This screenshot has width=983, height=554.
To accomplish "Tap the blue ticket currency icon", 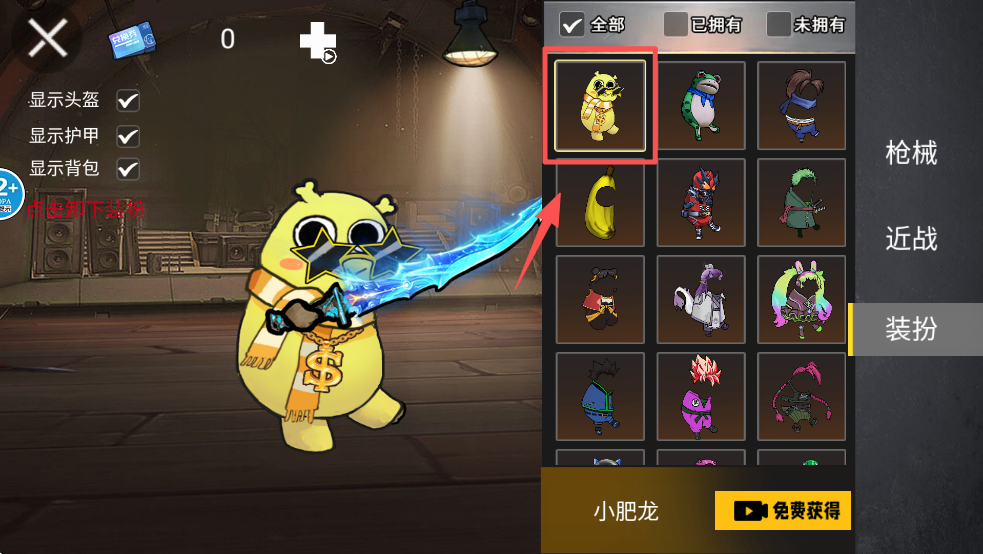I will click(x=132, y=41).
